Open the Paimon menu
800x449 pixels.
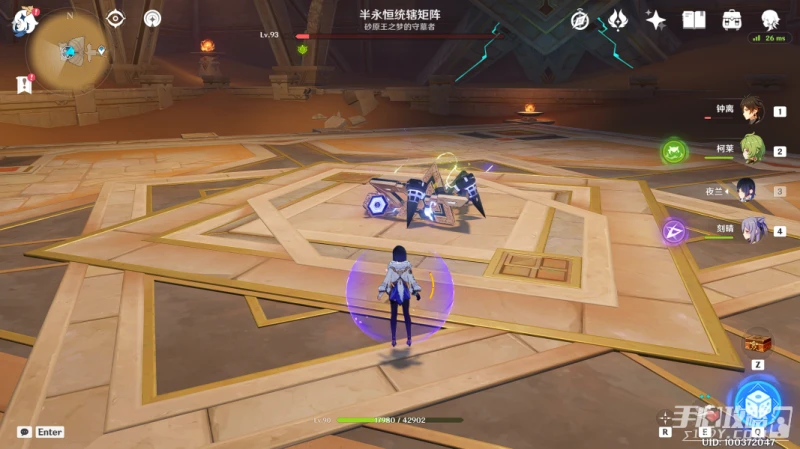coord(22,22)
